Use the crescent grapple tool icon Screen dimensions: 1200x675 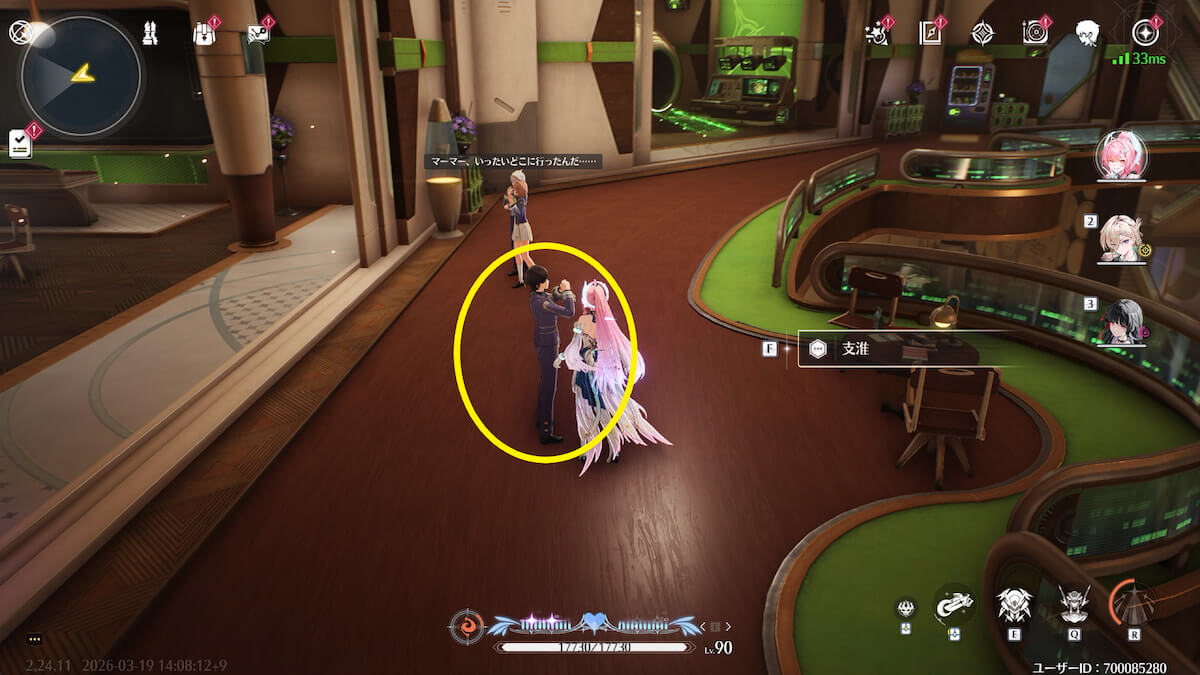(x=953, y=604)
